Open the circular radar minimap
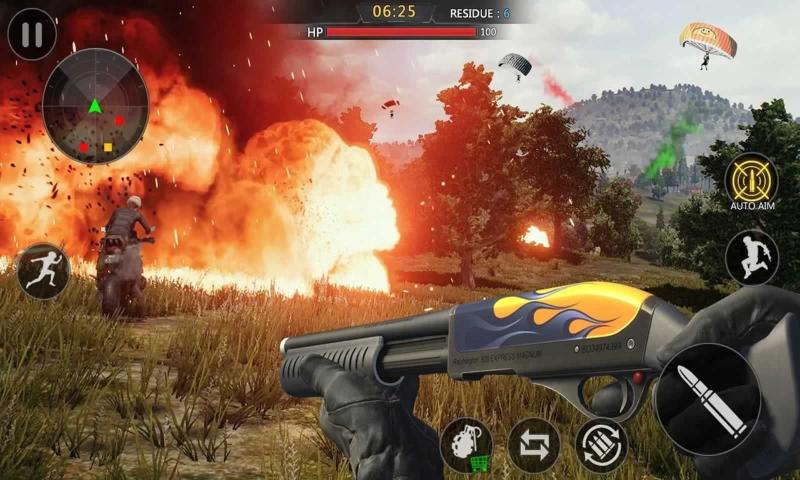The height and width of the screenshot is (480, 800). (96, 107)
